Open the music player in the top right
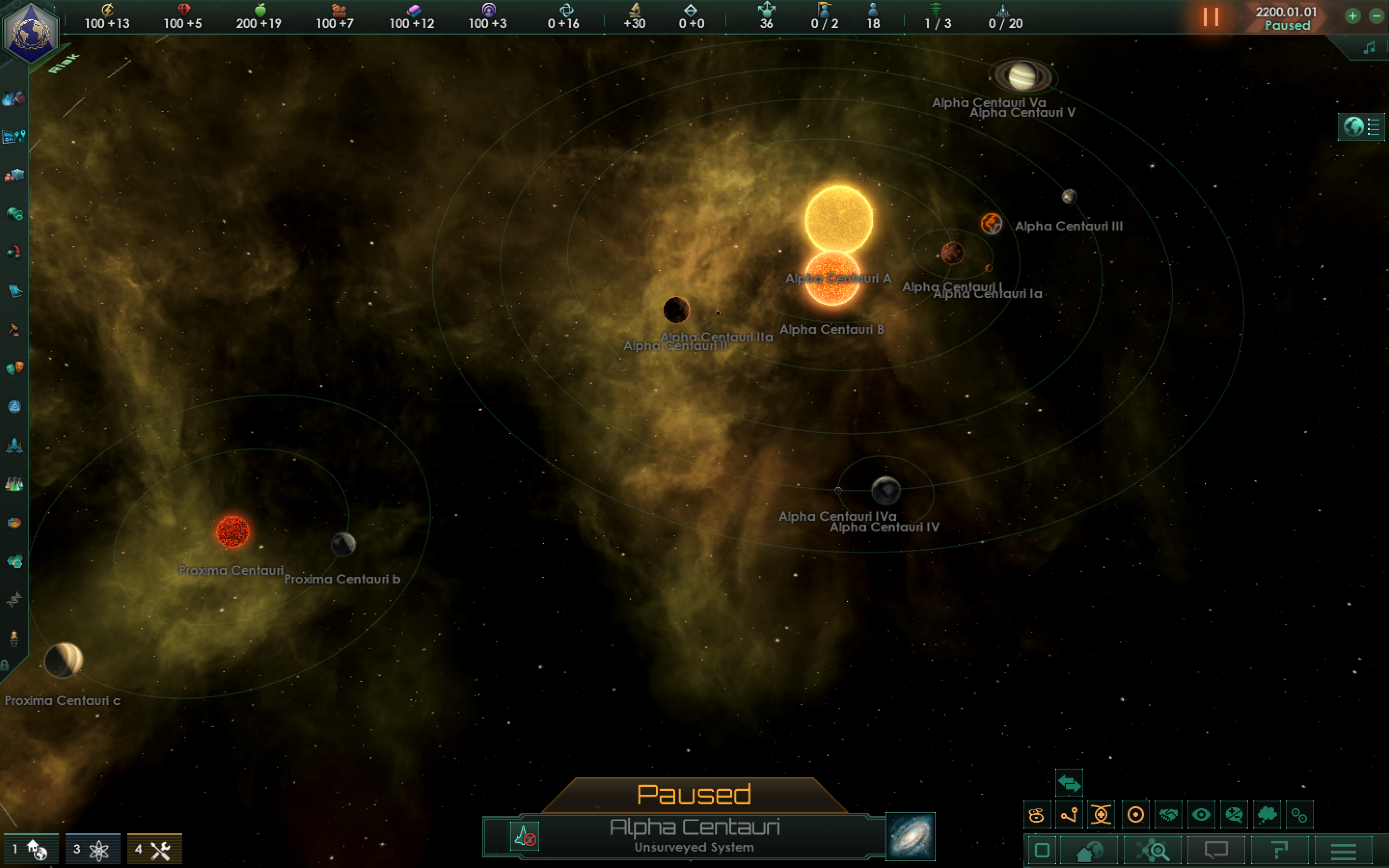 click(1371, 47)
